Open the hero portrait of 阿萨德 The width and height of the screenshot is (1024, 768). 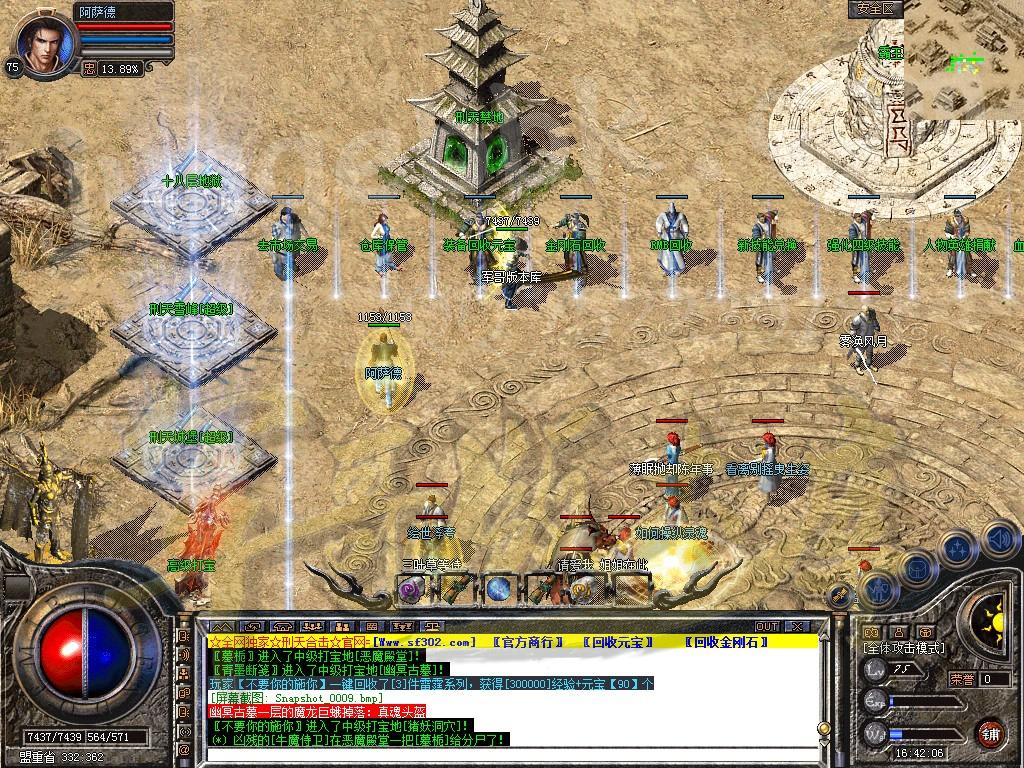point(40,42)
